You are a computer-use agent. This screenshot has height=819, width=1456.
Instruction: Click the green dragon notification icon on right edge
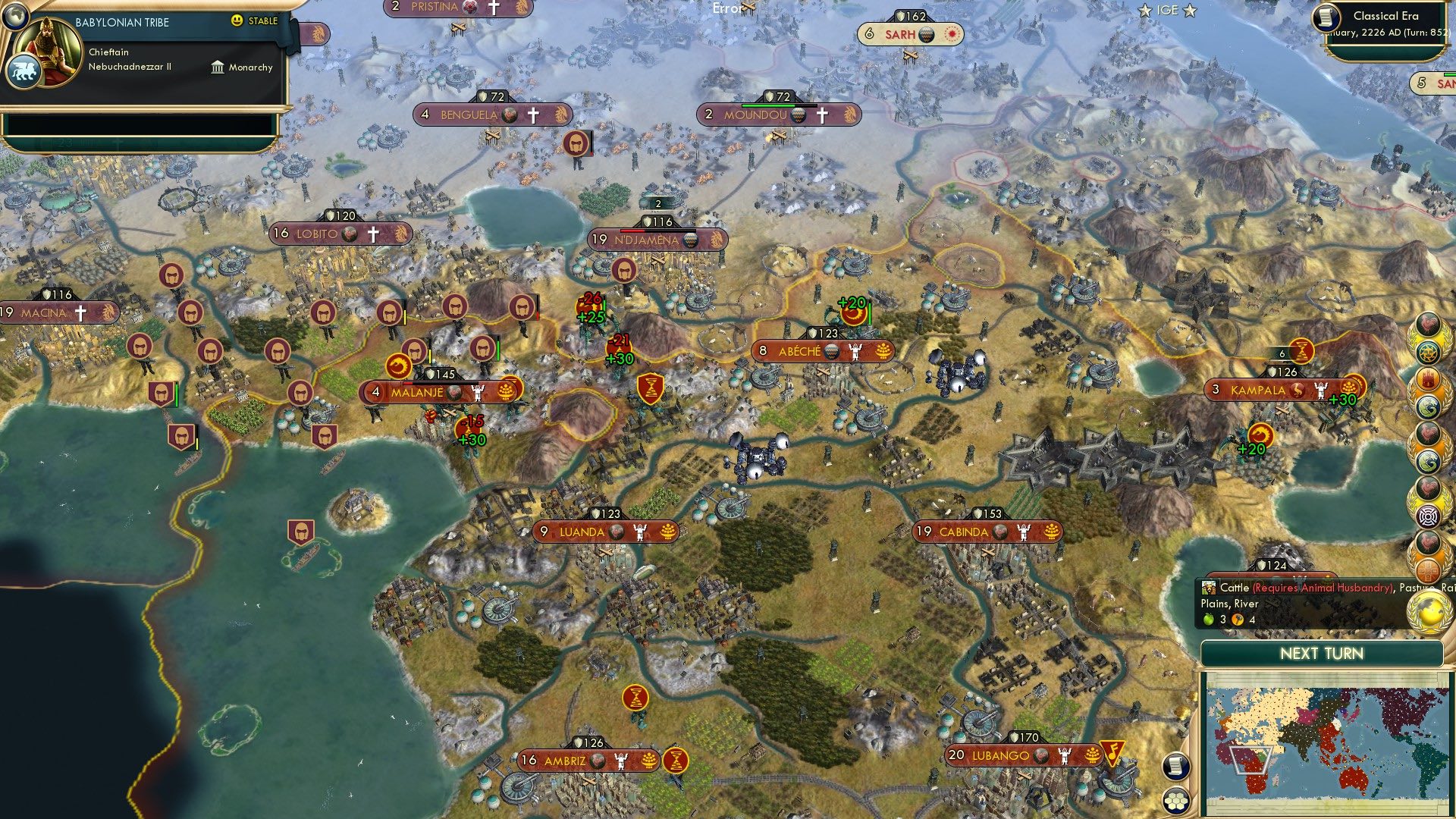click(x=1429, y=405)
